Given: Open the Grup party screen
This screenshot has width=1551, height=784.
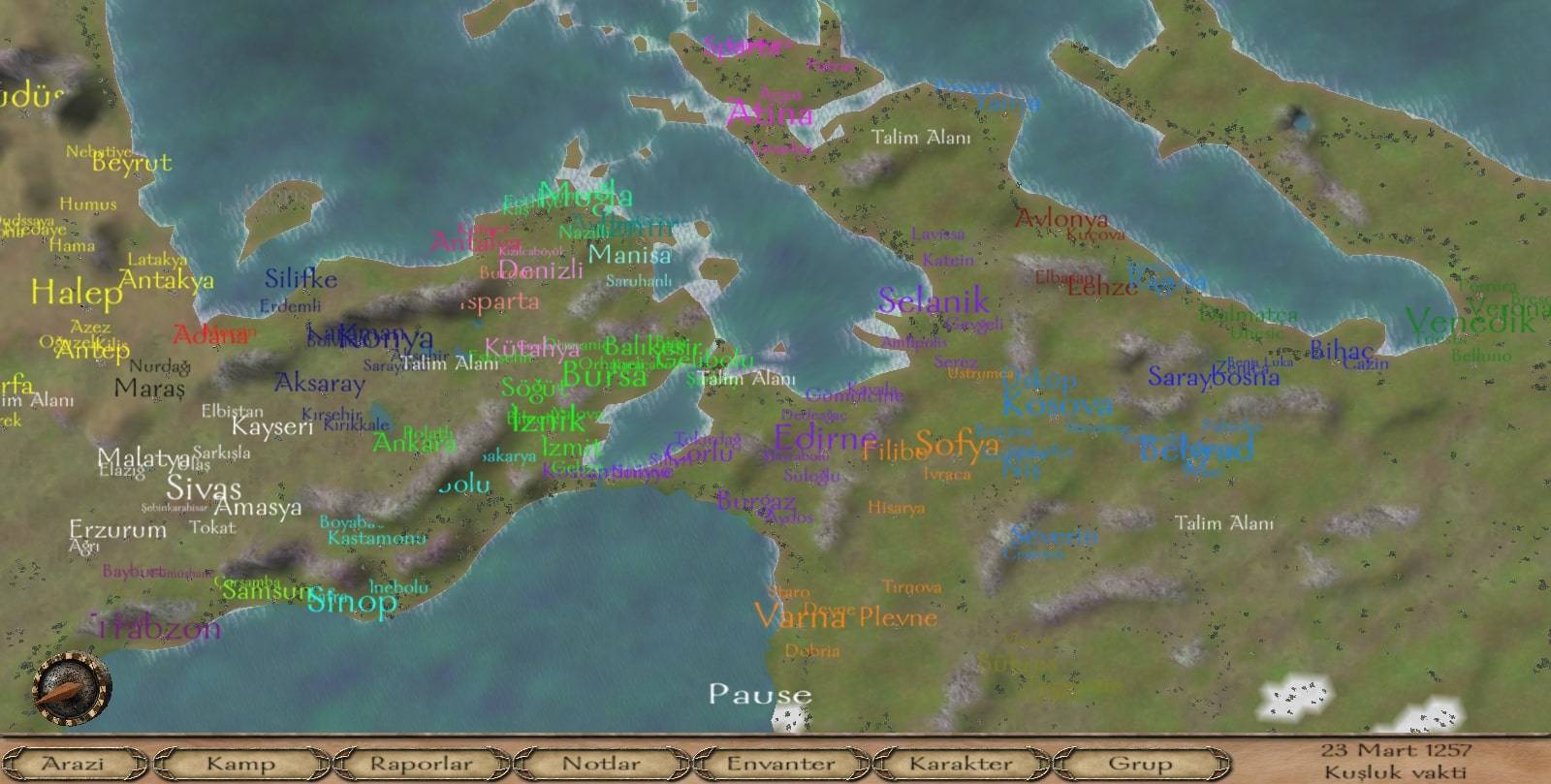Looking at the screenshot, I should tap(1140, 764).
